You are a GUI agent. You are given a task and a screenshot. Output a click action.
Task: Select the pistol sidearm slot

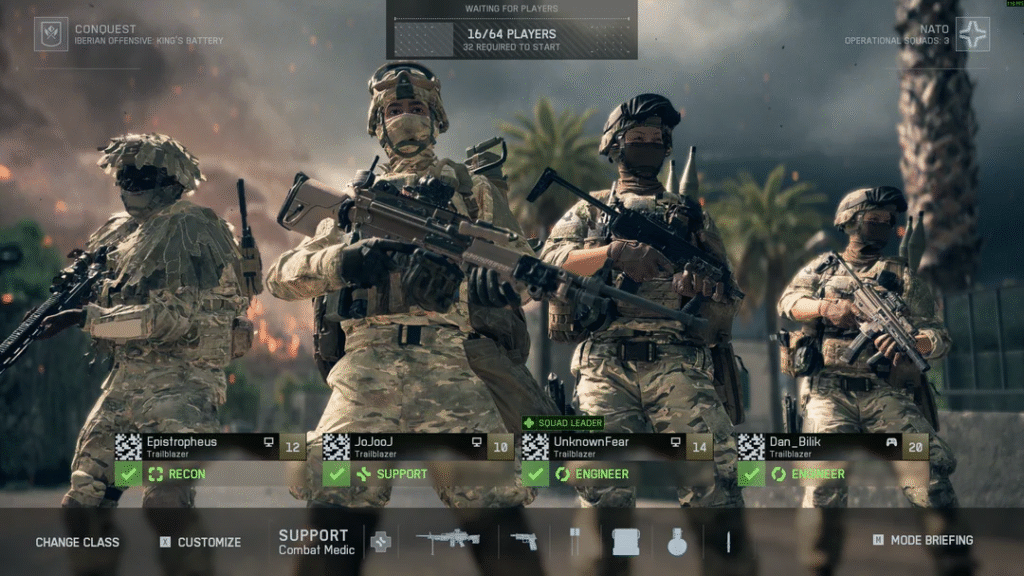(x=523, y=541)
